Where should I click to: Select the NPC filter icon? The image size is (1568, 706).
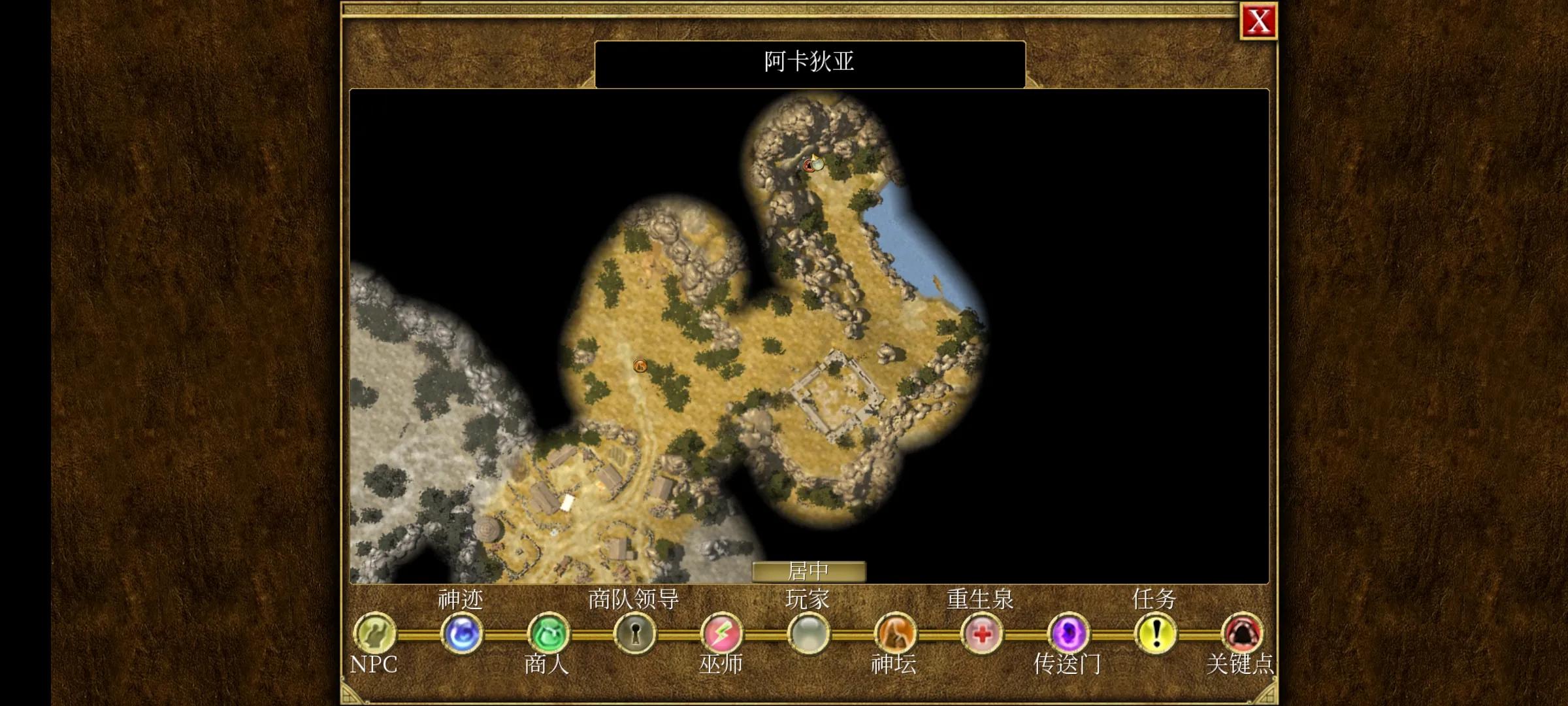coord(374,633)
